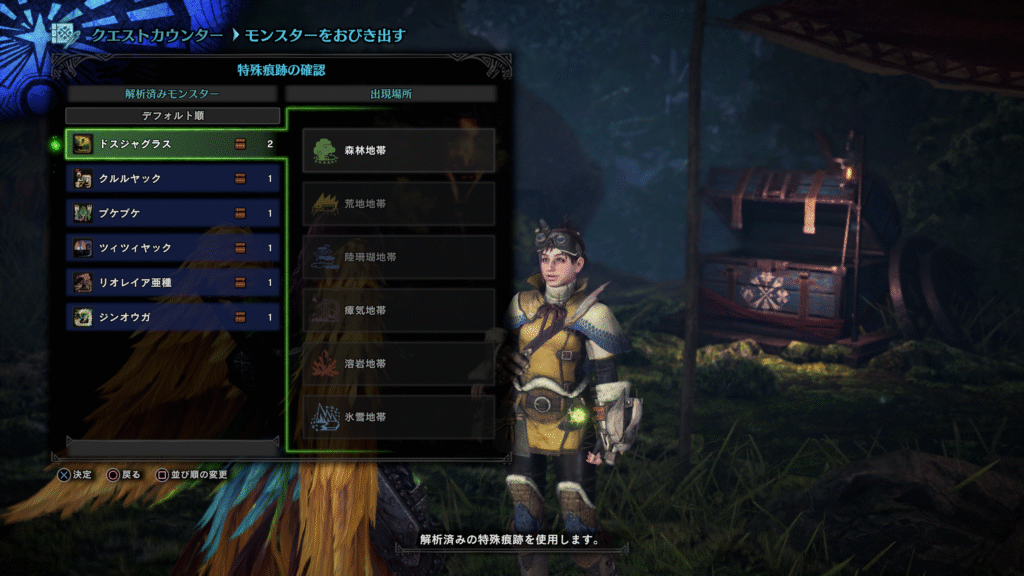Select the プケプケ row
Viewport: 1024px width, 576px height.
click(173, 213)
